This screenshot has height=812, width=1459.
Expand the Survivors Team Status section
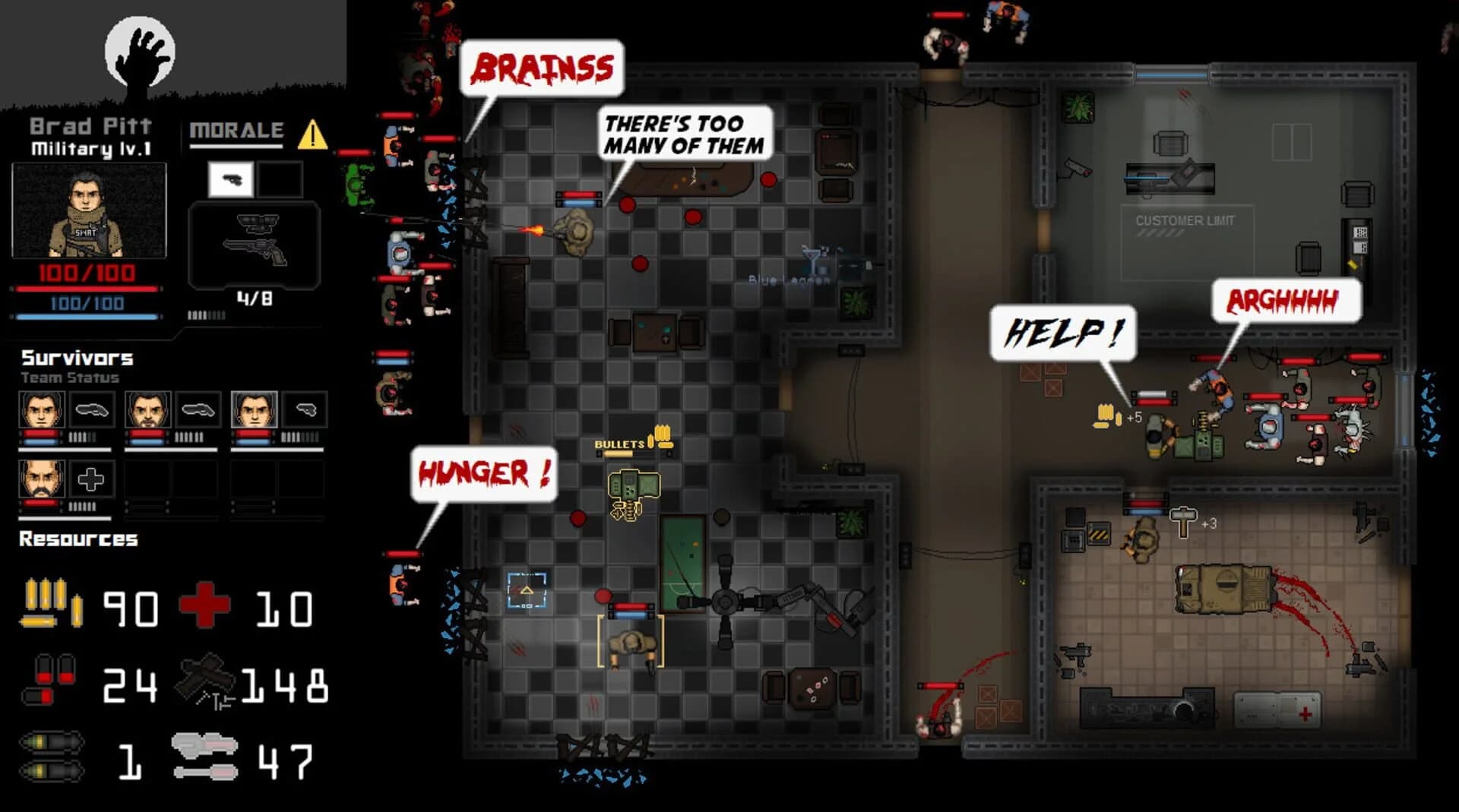click(x=76, y=357)
